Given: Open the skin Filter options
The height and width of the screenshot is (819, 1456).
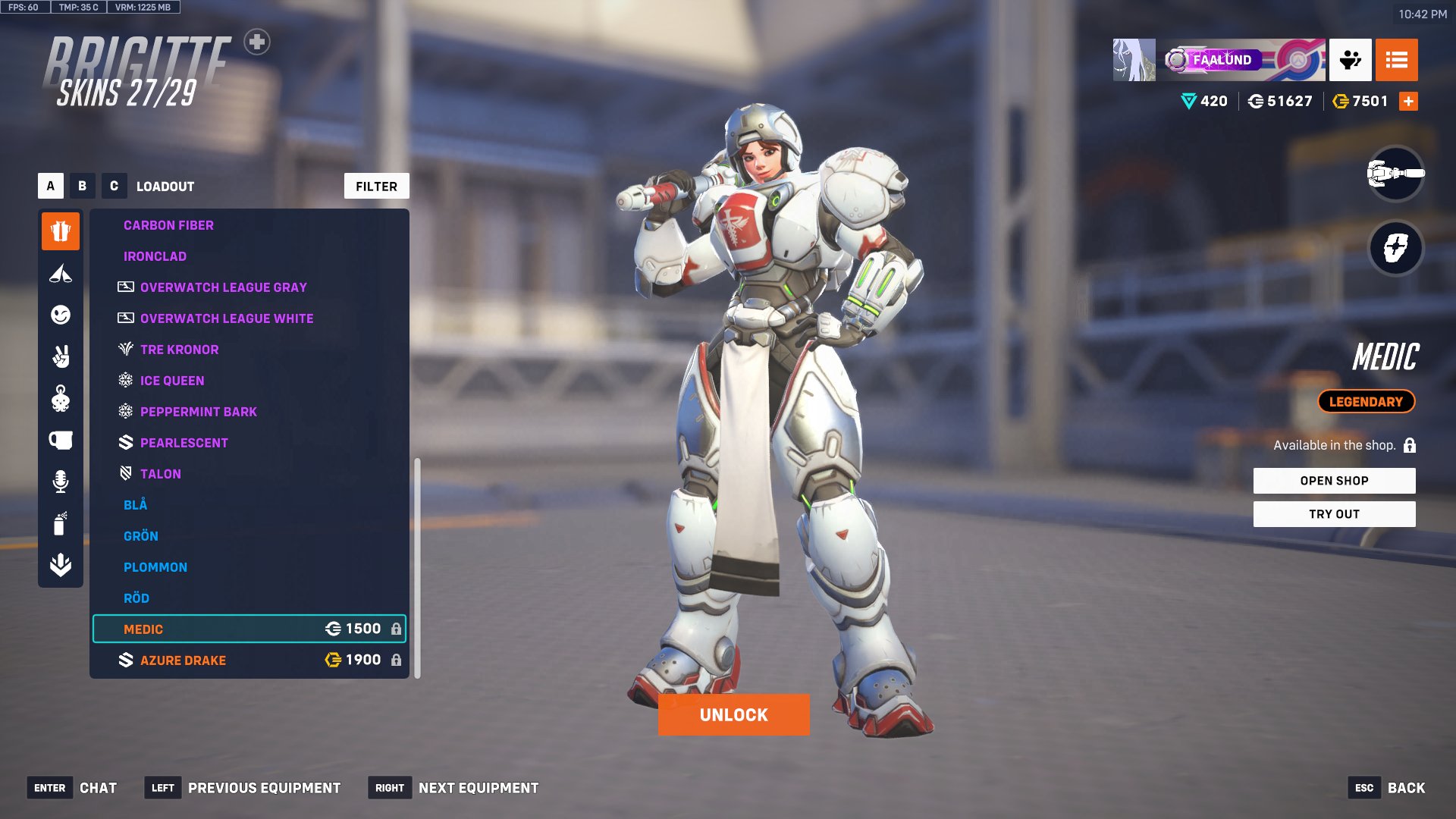Looking at the screenshot, I should pyautogui.click(x=376, y=187).
